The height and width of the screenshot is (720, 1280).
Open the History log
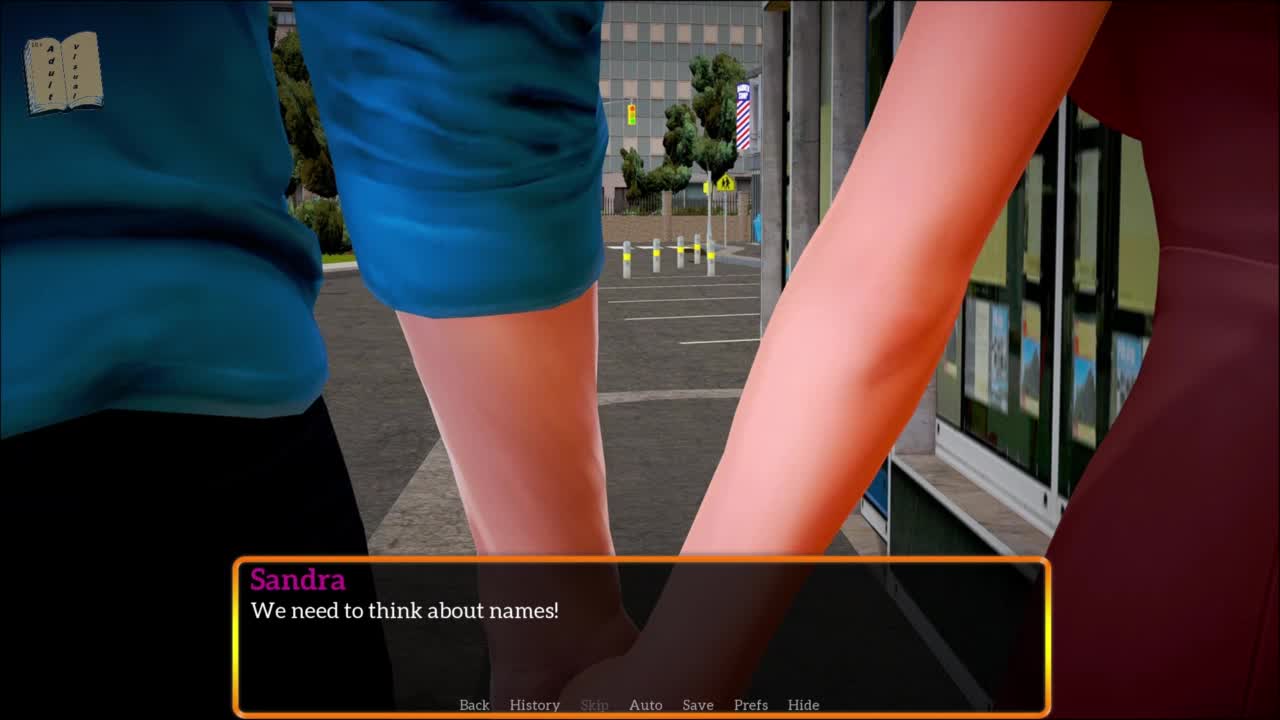pyautogui.click(x=534, y=705)
